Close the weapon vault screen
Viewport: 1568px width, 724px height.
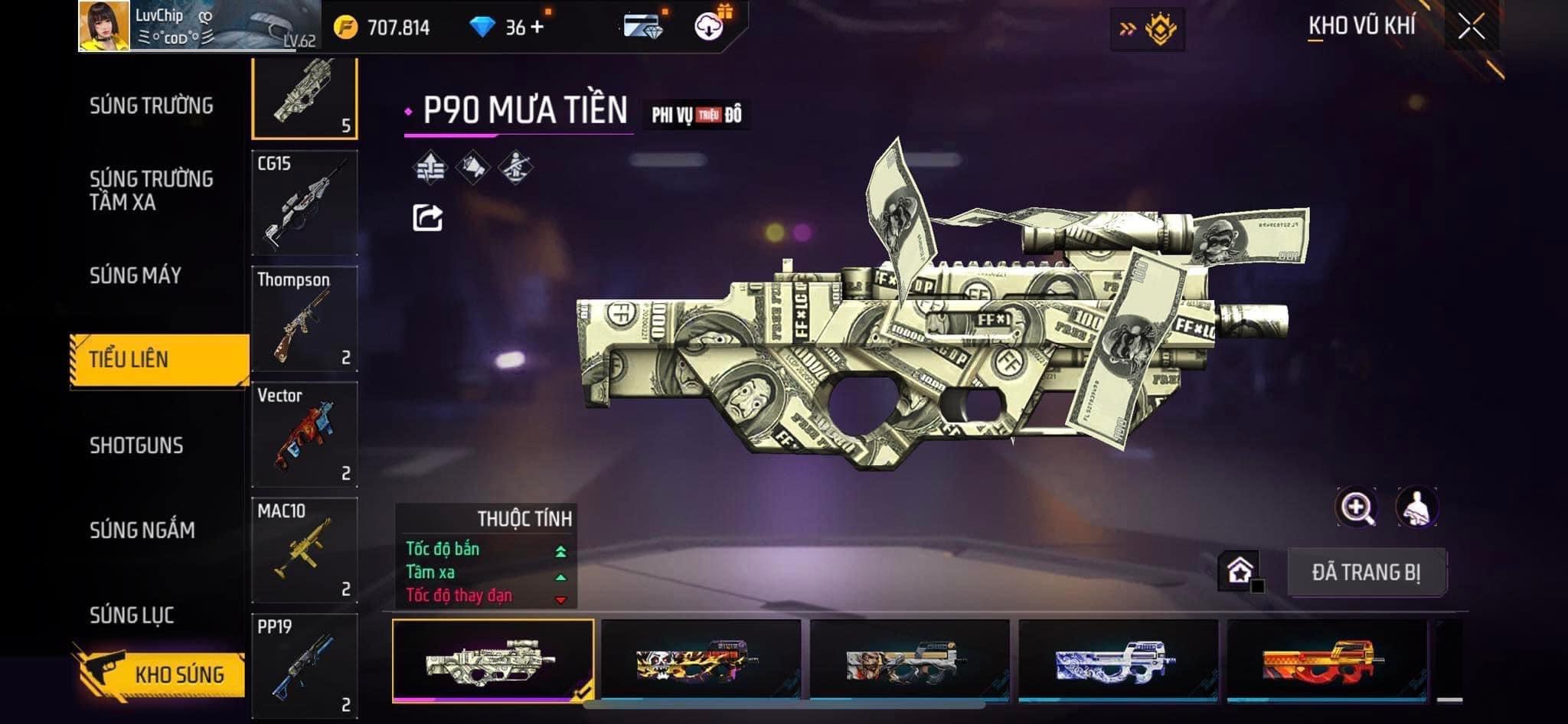[1471, 28]
